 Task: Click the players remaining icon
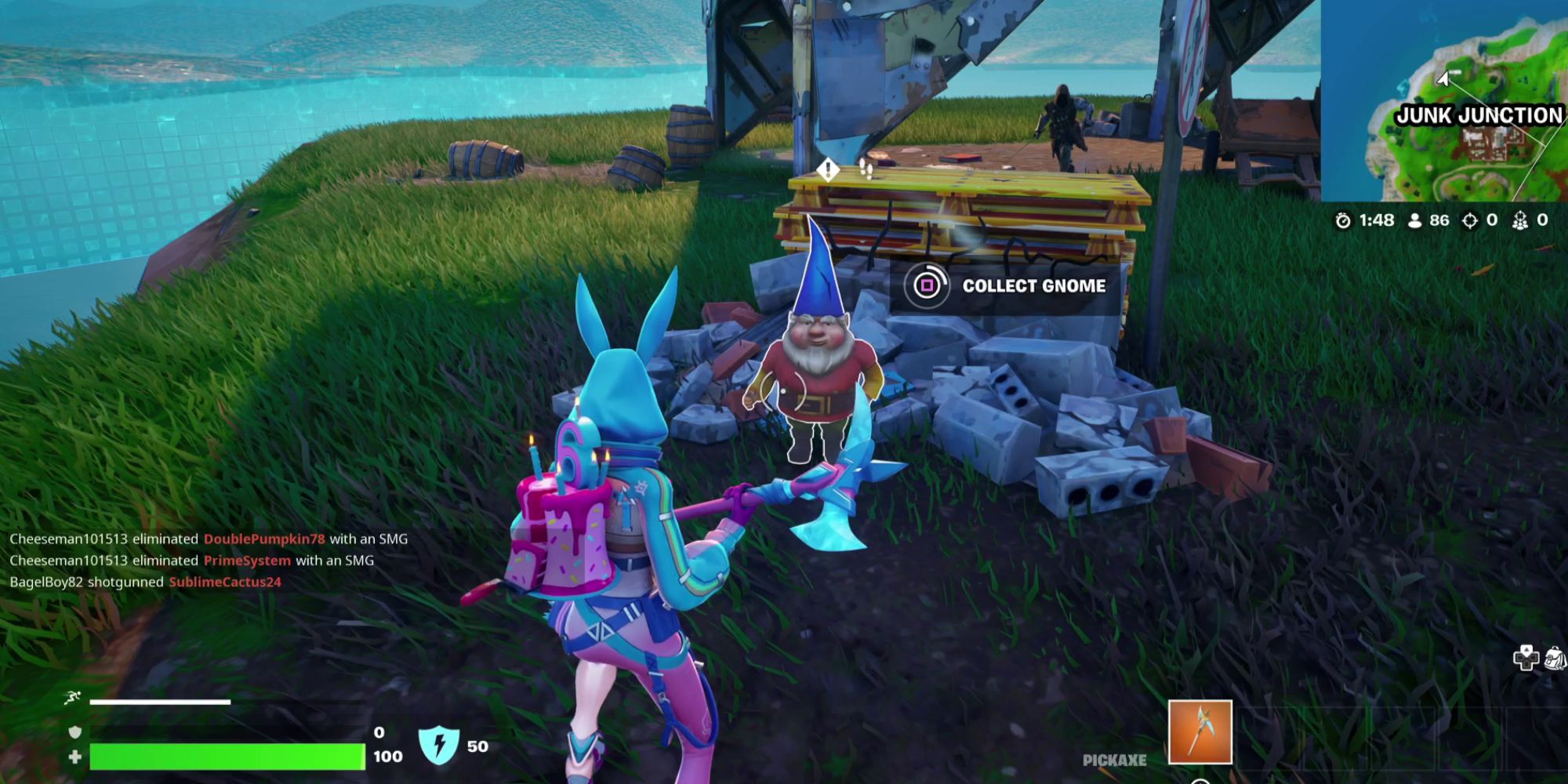[1414, 220]
